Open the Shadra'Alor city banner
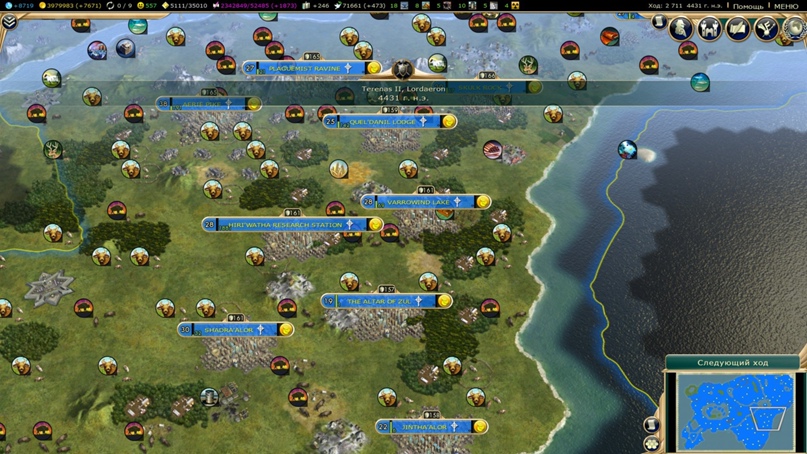Screen dimensions: 807x454 pyautogui.click(x=229, y=329)
